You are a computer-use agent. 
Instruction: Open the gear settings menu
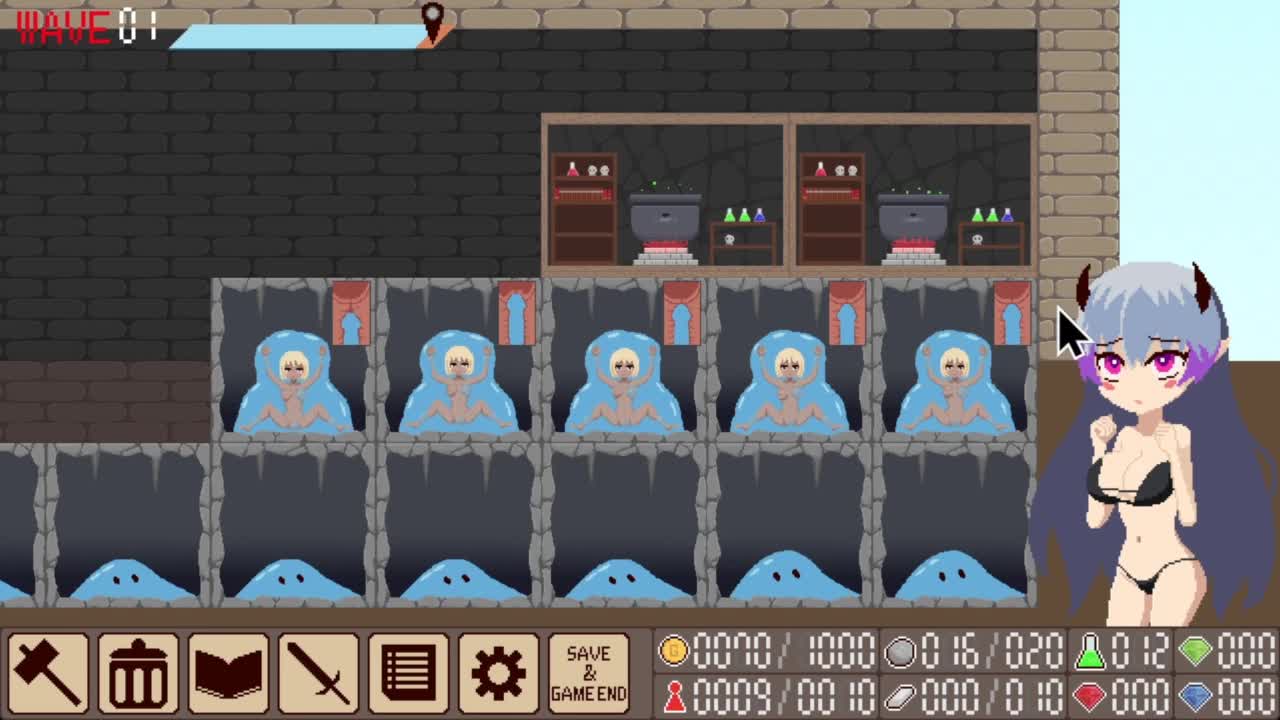click(x=498, y=672)
